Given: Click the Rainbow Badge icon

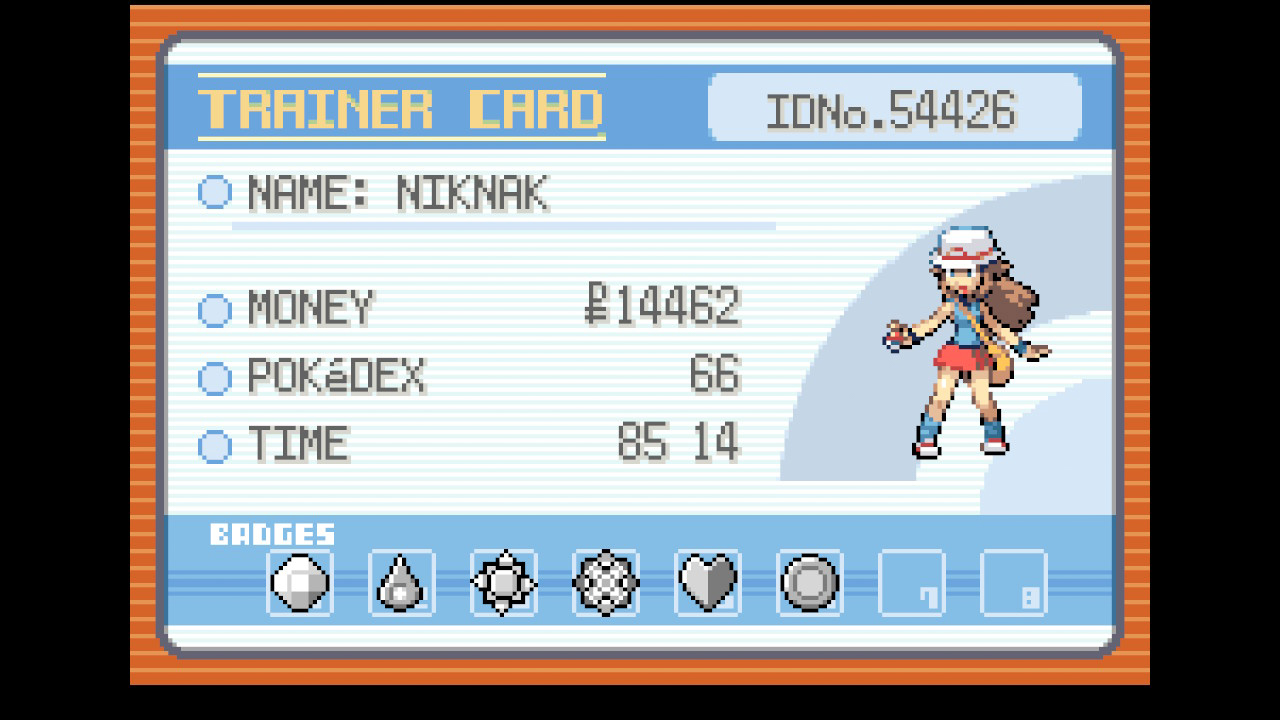Looking at the screenshot, I should point(605,583).
